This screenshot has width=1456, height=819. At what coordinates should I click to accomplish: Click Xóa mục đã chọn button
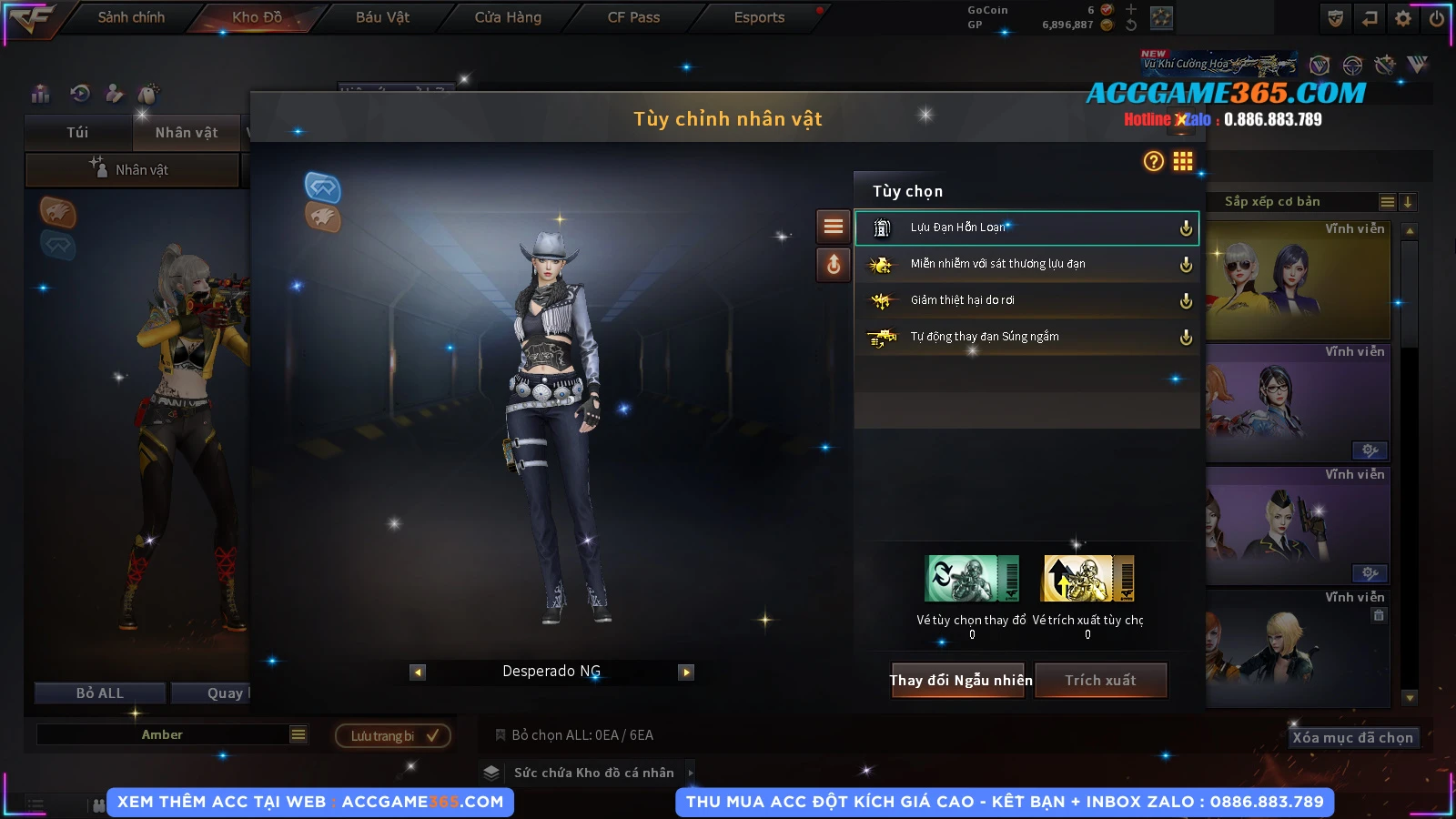pos(1352,737)
